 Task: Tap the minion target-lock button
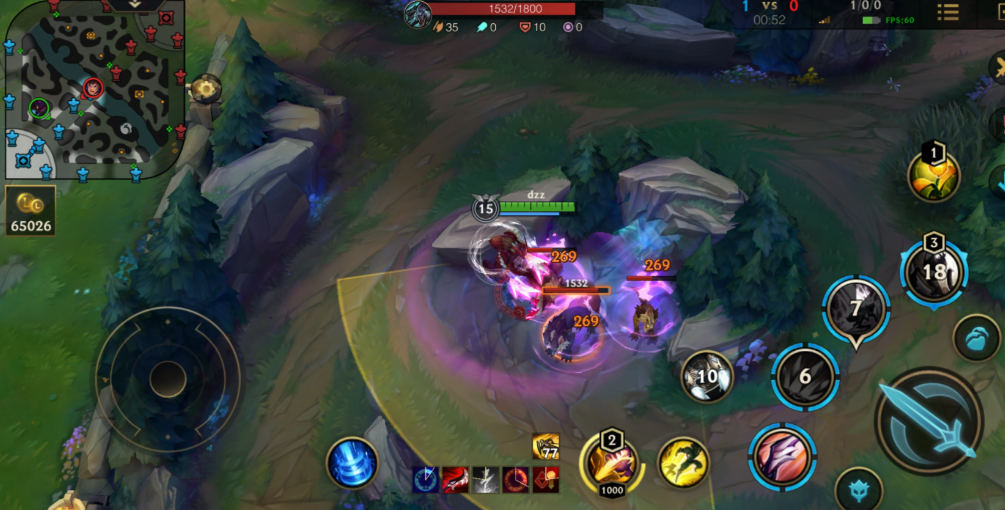[x=857, y=489]
